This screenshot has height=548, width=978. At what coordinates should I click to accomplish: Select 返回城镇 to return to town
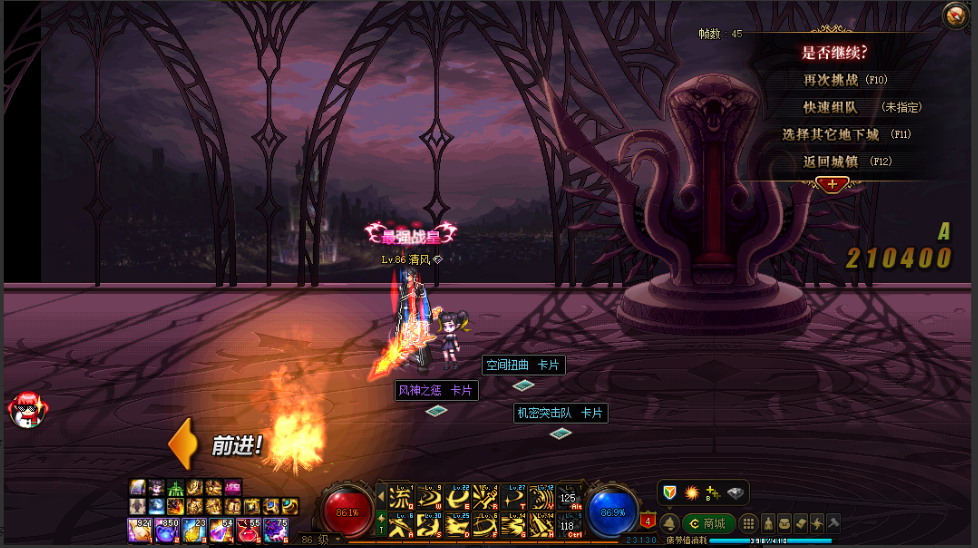pos(832,161)
